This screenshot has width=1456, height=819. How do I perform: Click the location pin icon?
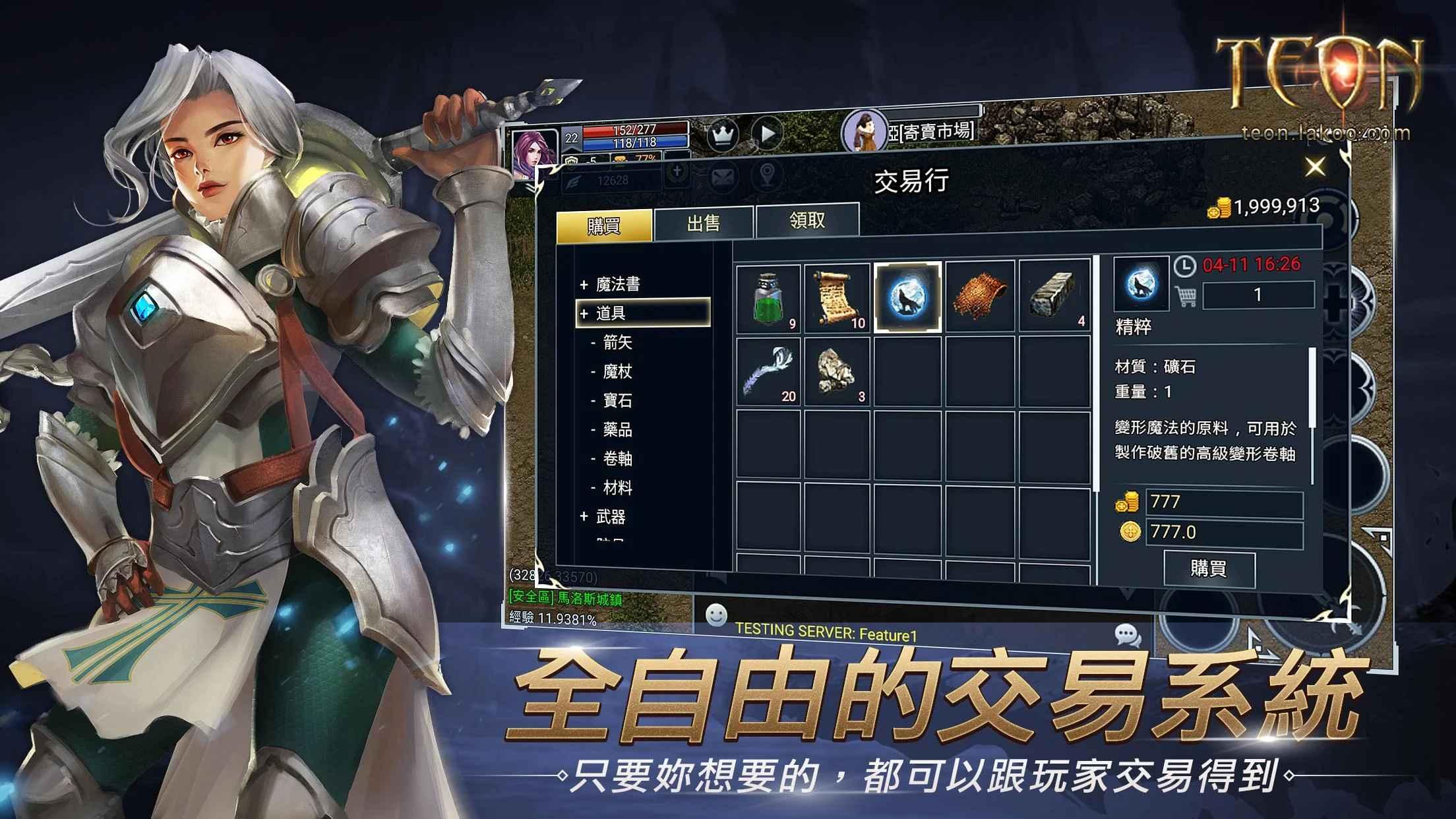click(x=767, y=176)
